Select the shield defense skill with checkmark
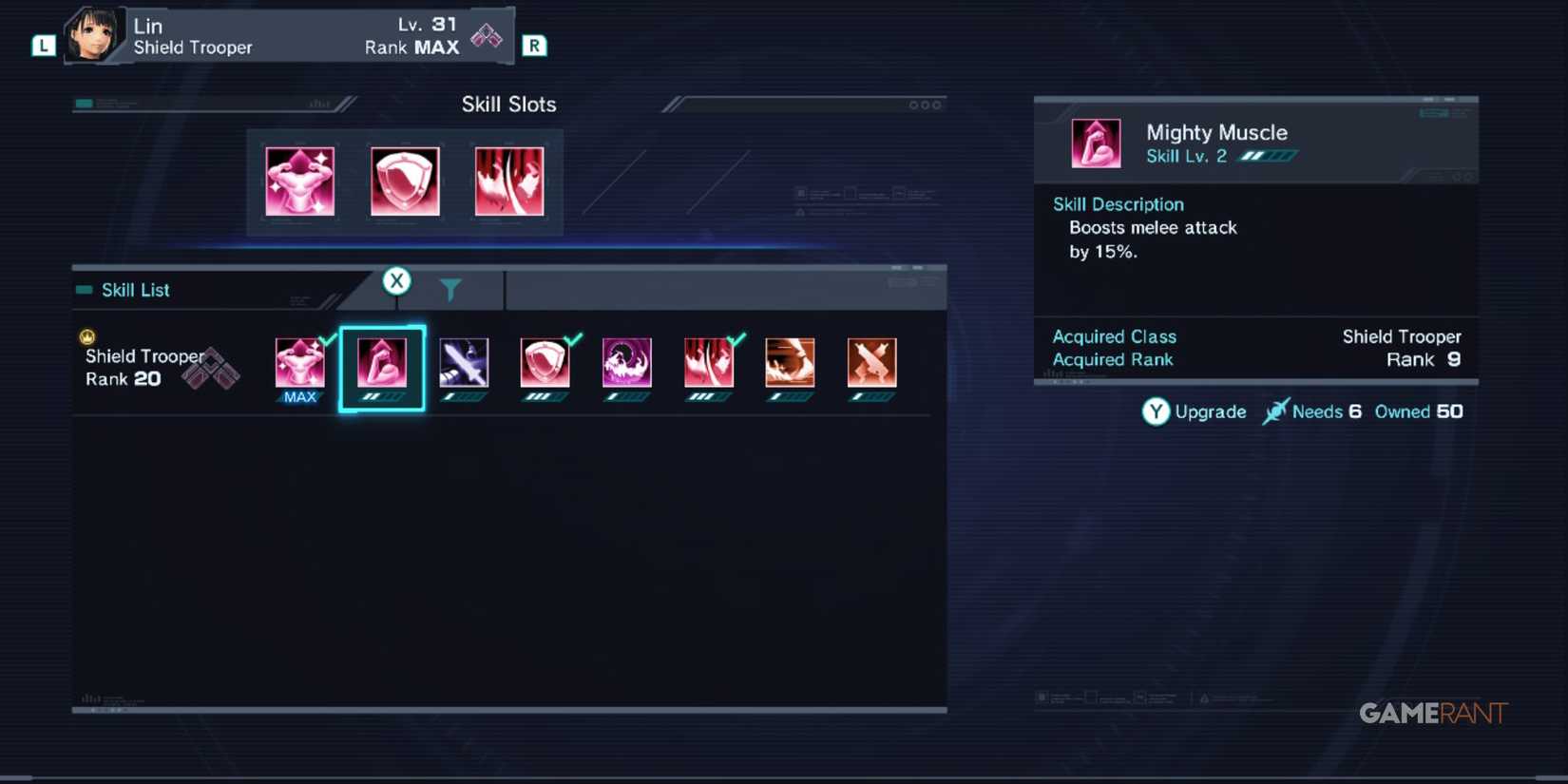Screen dimensions: 1568x784 coord(545,364)
